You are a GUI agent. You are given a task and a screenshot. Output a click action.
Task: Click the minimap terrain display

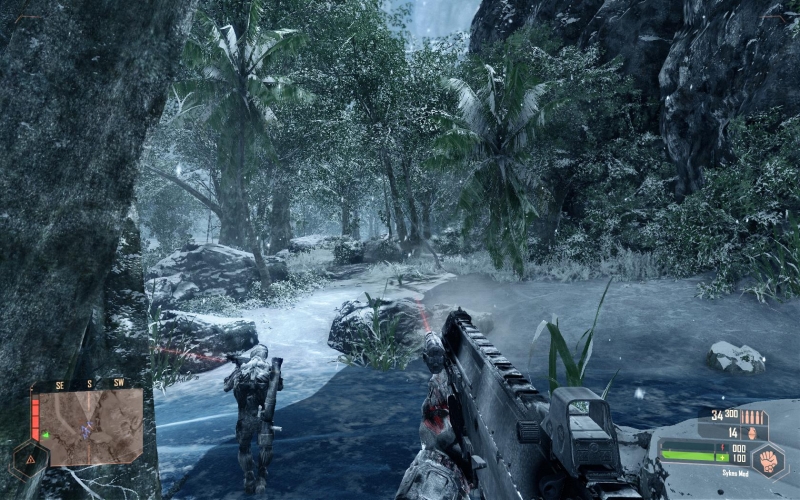[x=91, y=426]
